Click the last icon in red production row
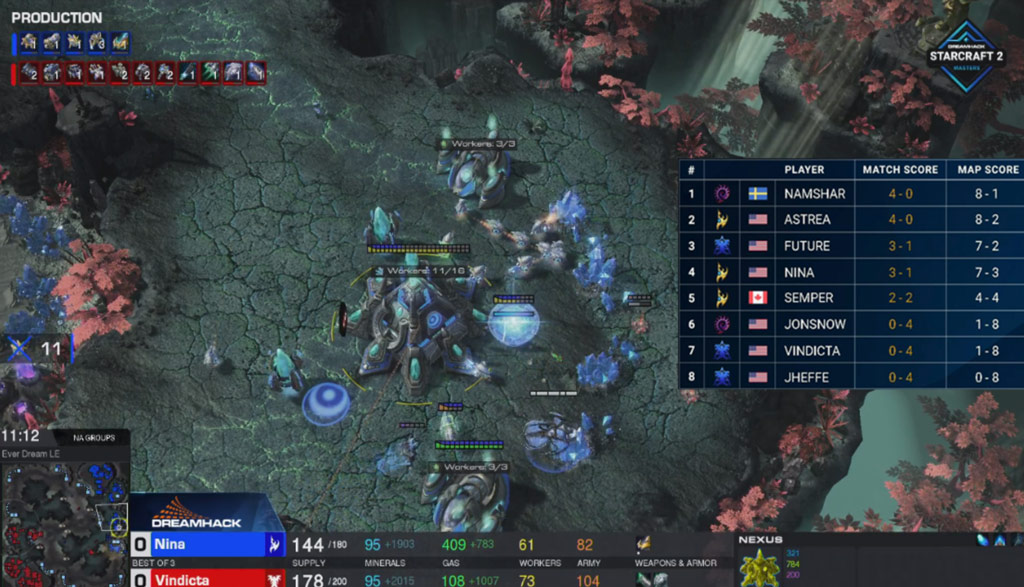 point(256,72)
